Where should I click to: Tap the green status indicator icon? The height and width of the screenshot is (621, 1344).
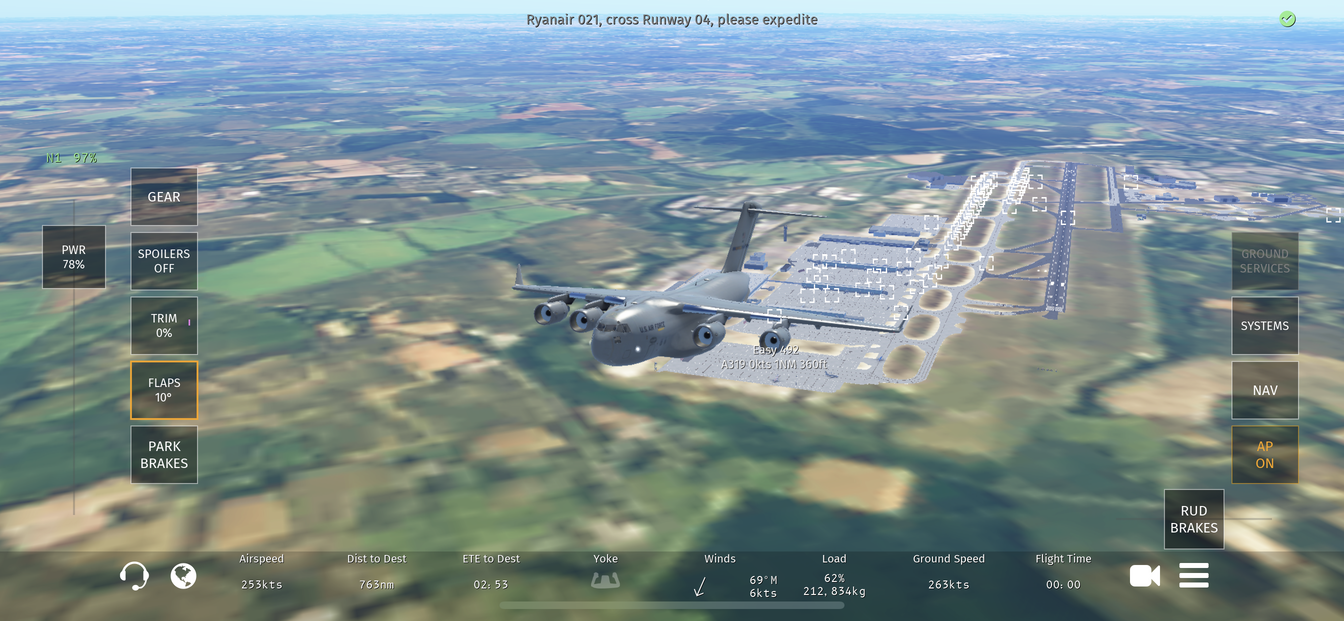click(1288, 19)
